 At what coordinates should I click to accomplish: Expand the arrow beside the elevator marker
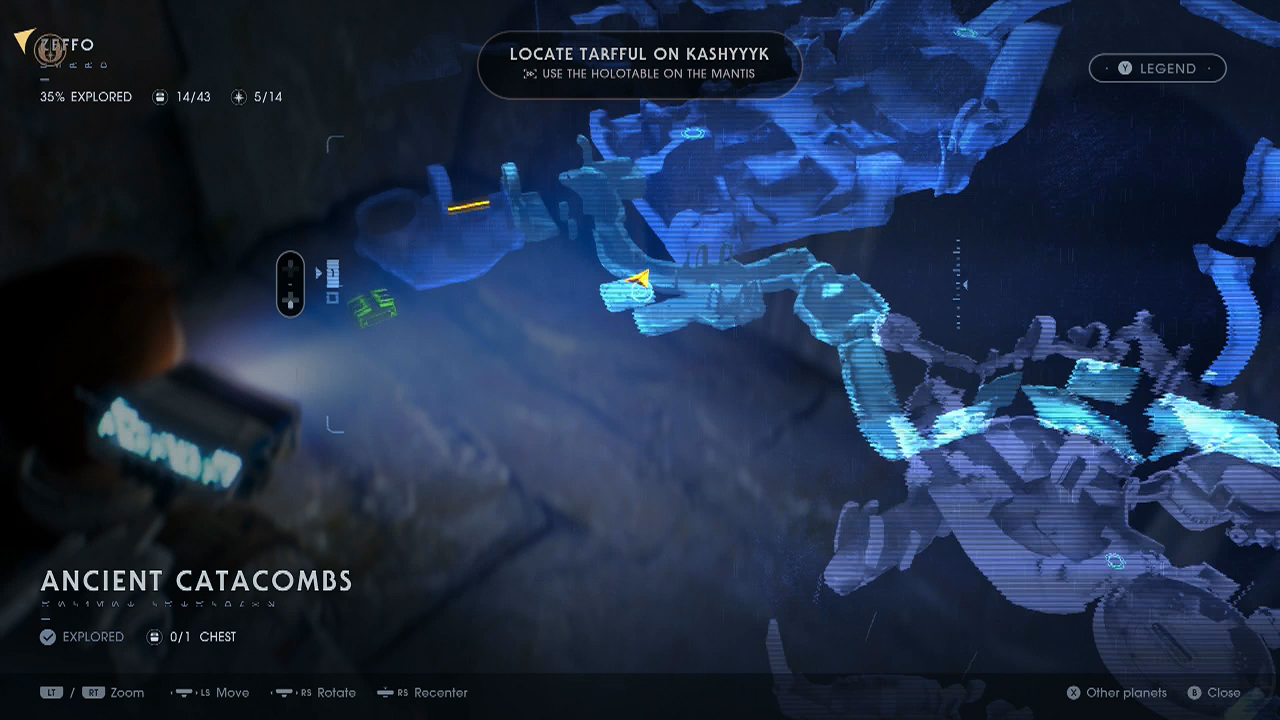(x=319, y=271)
